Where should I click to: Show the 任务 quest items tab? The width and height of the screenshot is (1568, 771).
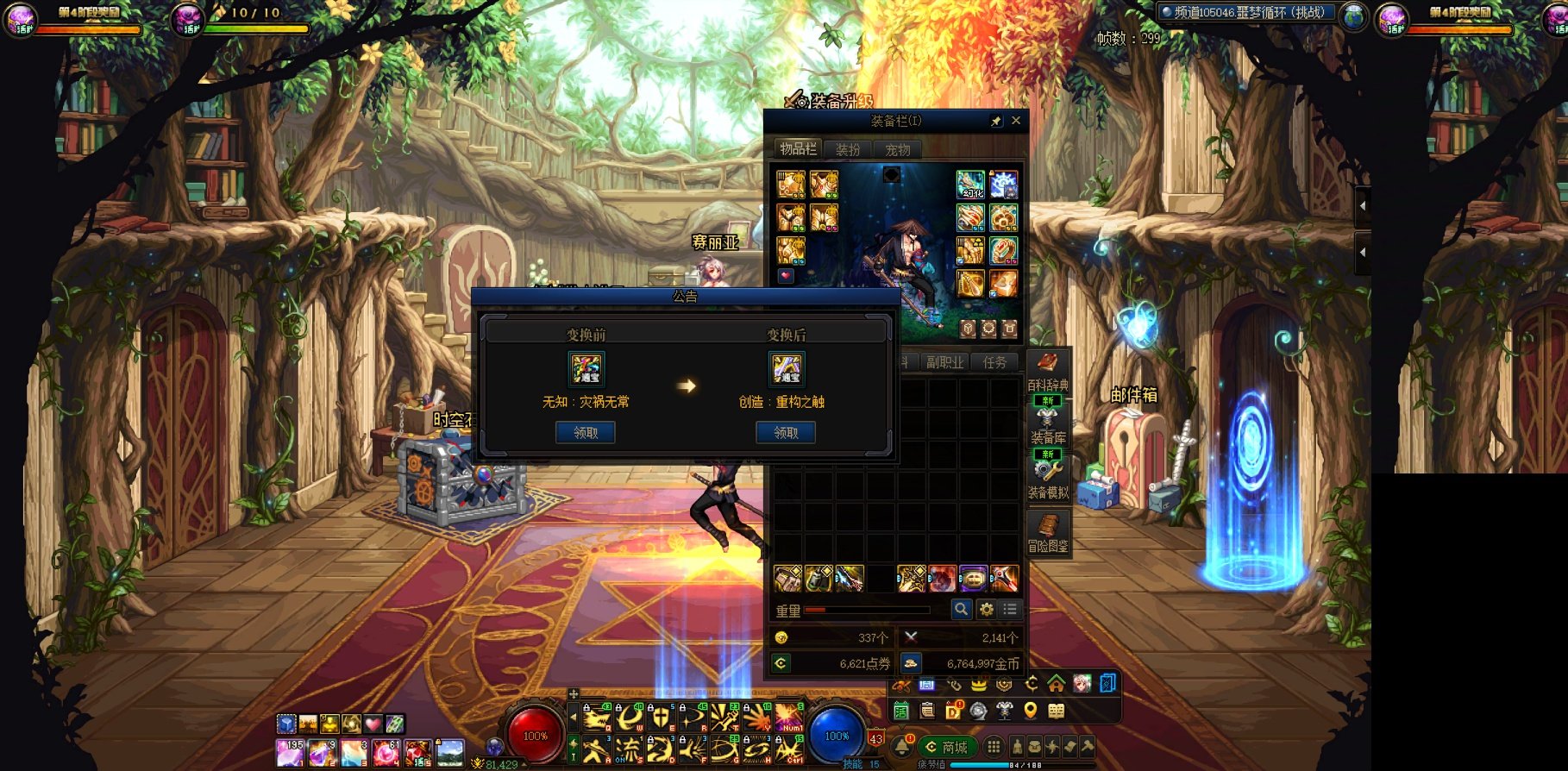tap(994, 362)
